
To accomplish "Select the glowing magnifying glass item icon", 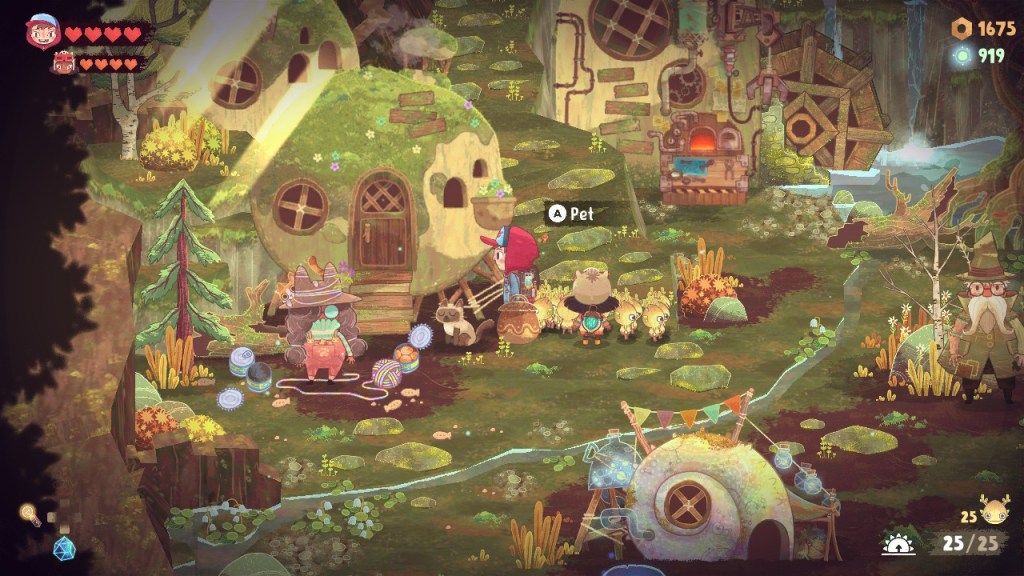I will tap(29, 515).
